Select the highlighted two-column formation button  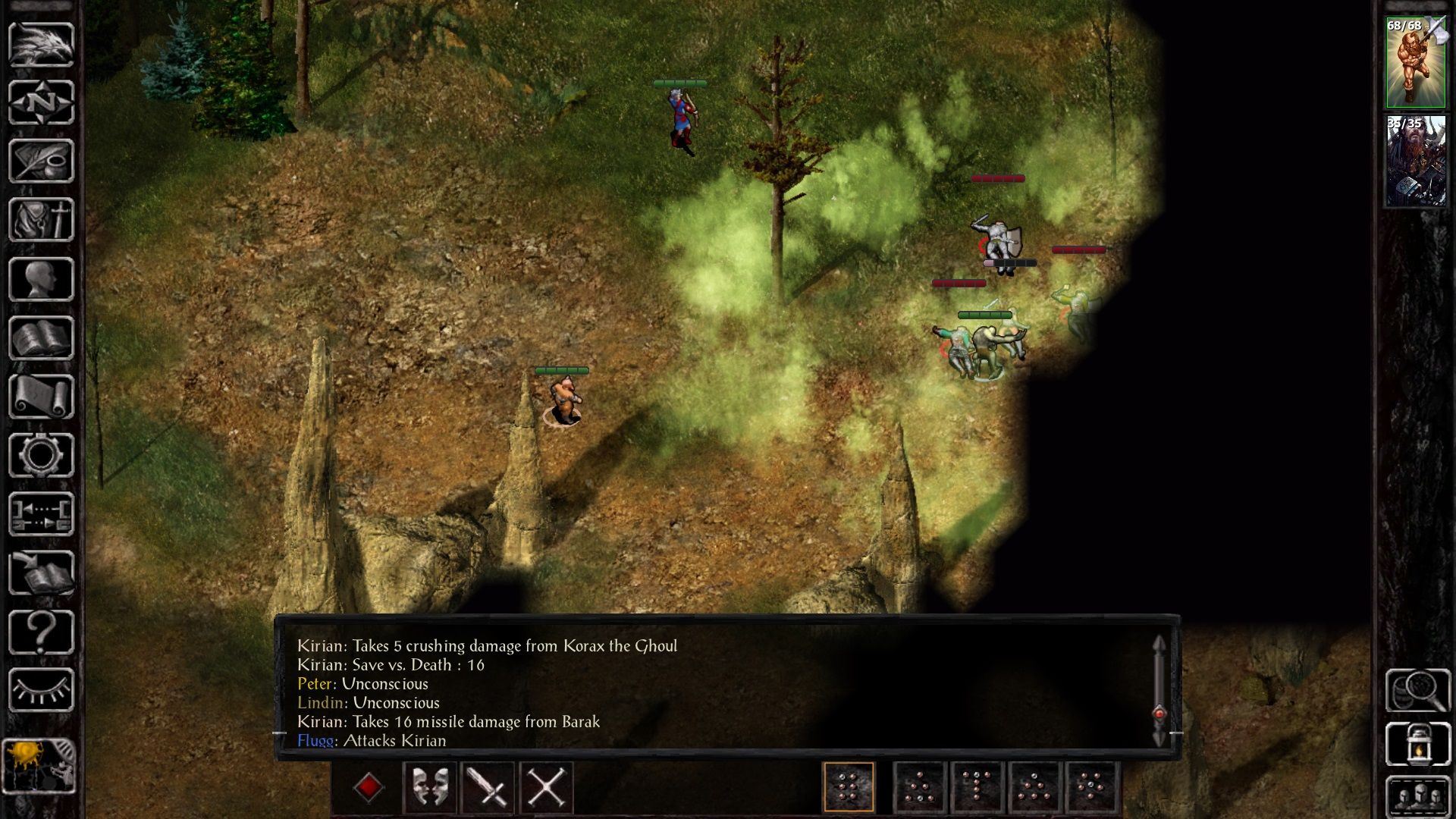point(849,787)
